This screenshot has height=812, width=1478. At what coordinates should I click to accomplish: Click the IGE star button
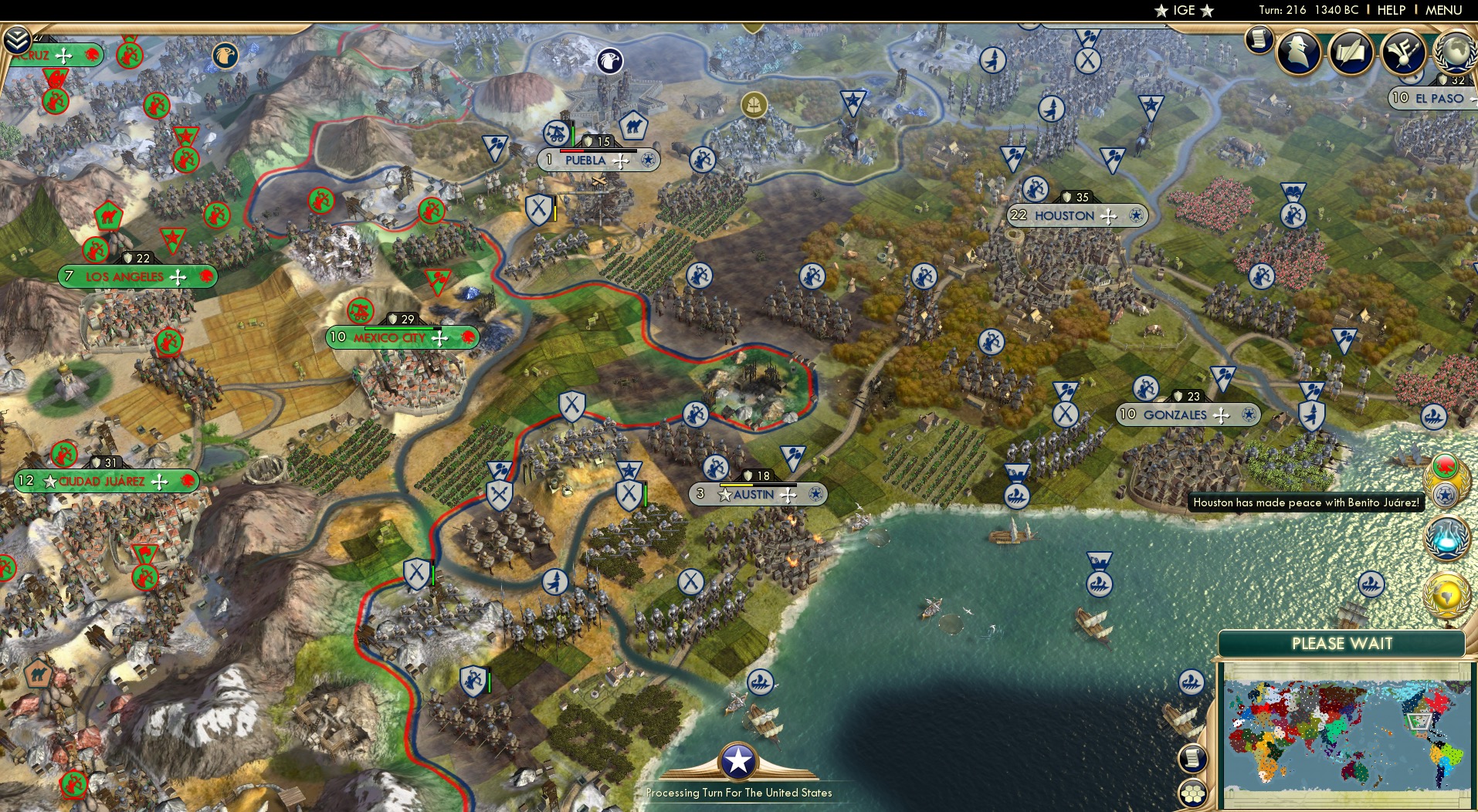(1185, 11)
